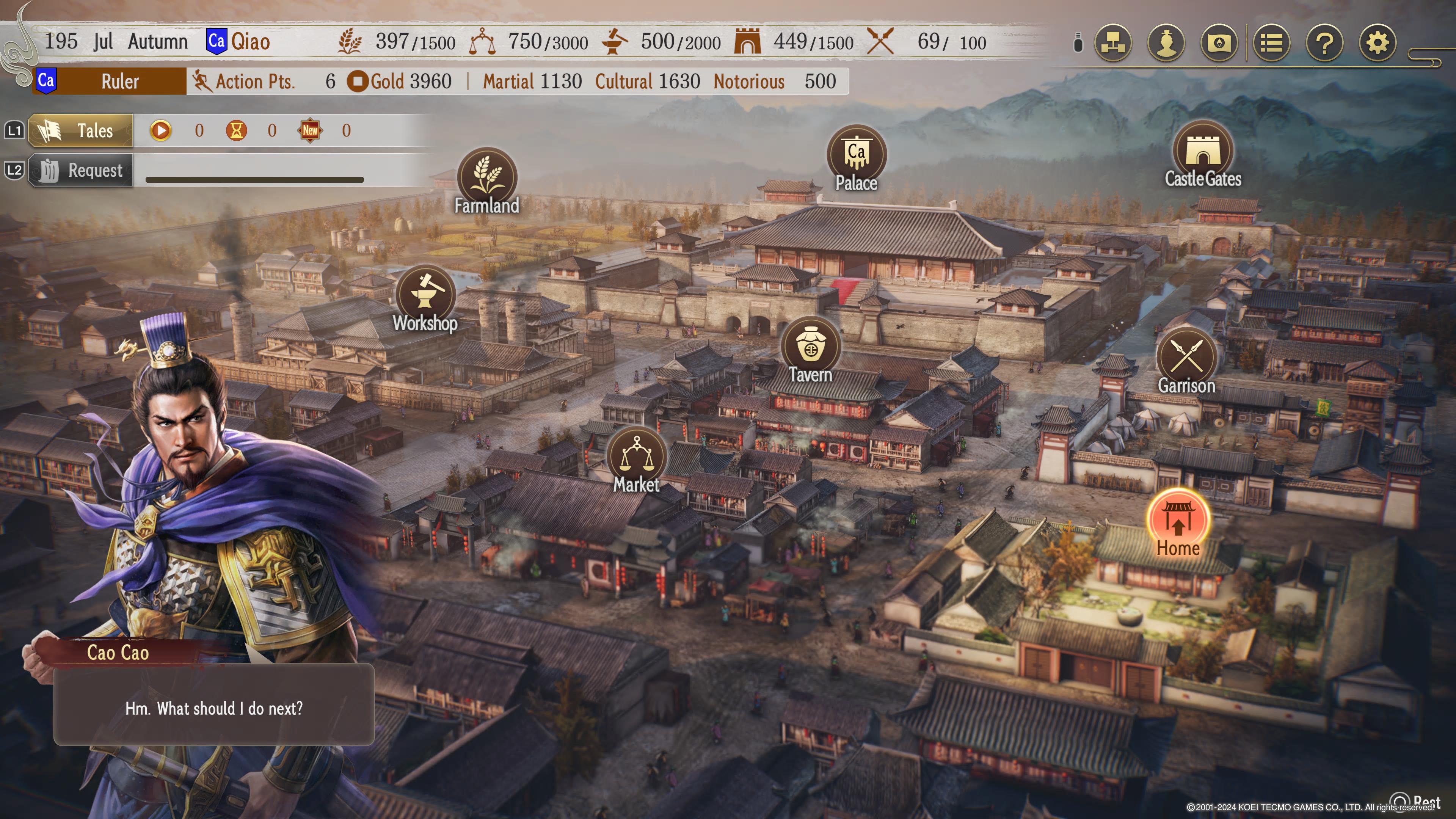Open the gear settings menu
Screen dimensions: 1456x819
(x=1378, y=42)
